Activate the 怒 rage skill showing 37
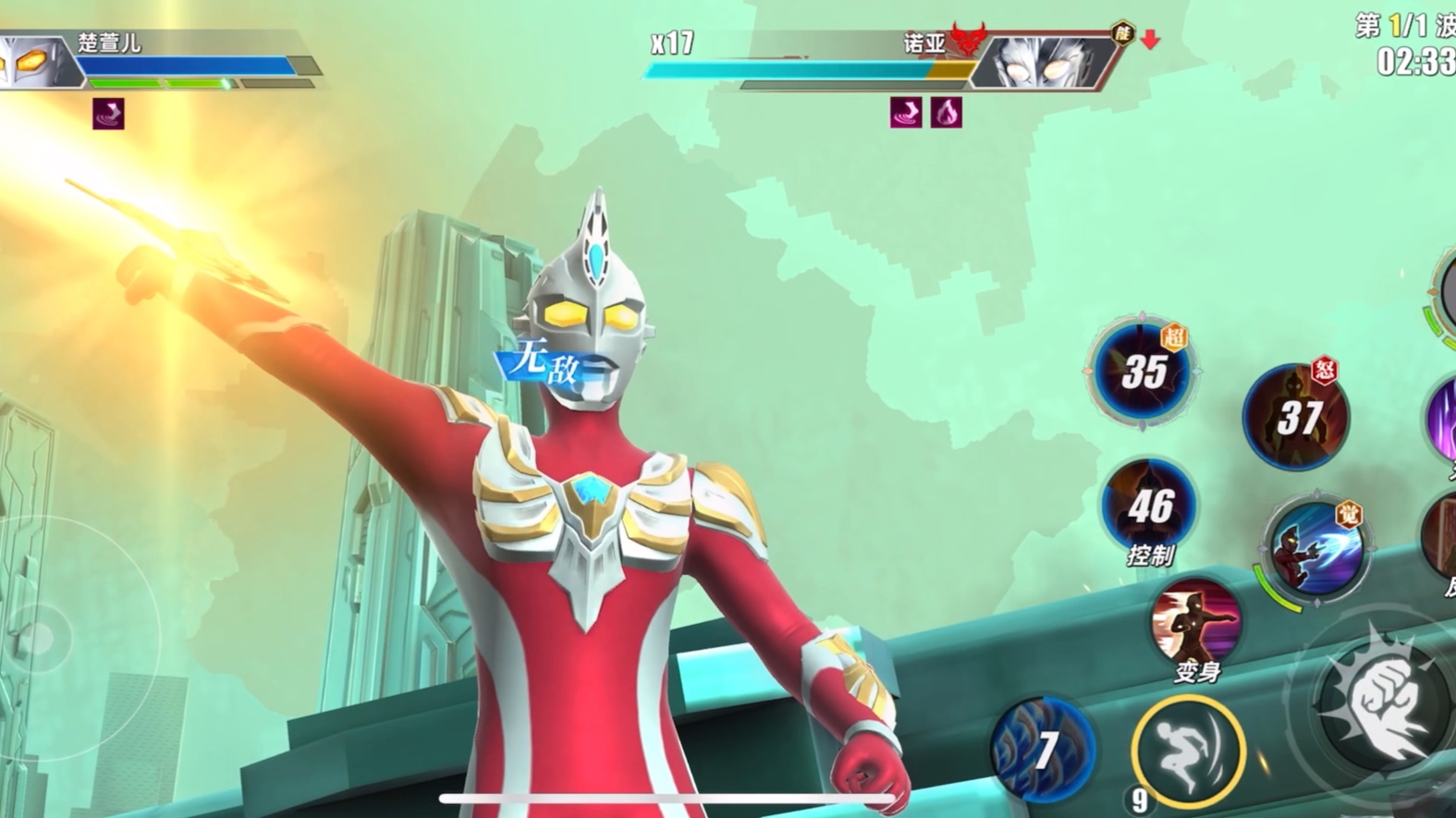Viewport: 1456px width, 818px height. coord(1296,417)
